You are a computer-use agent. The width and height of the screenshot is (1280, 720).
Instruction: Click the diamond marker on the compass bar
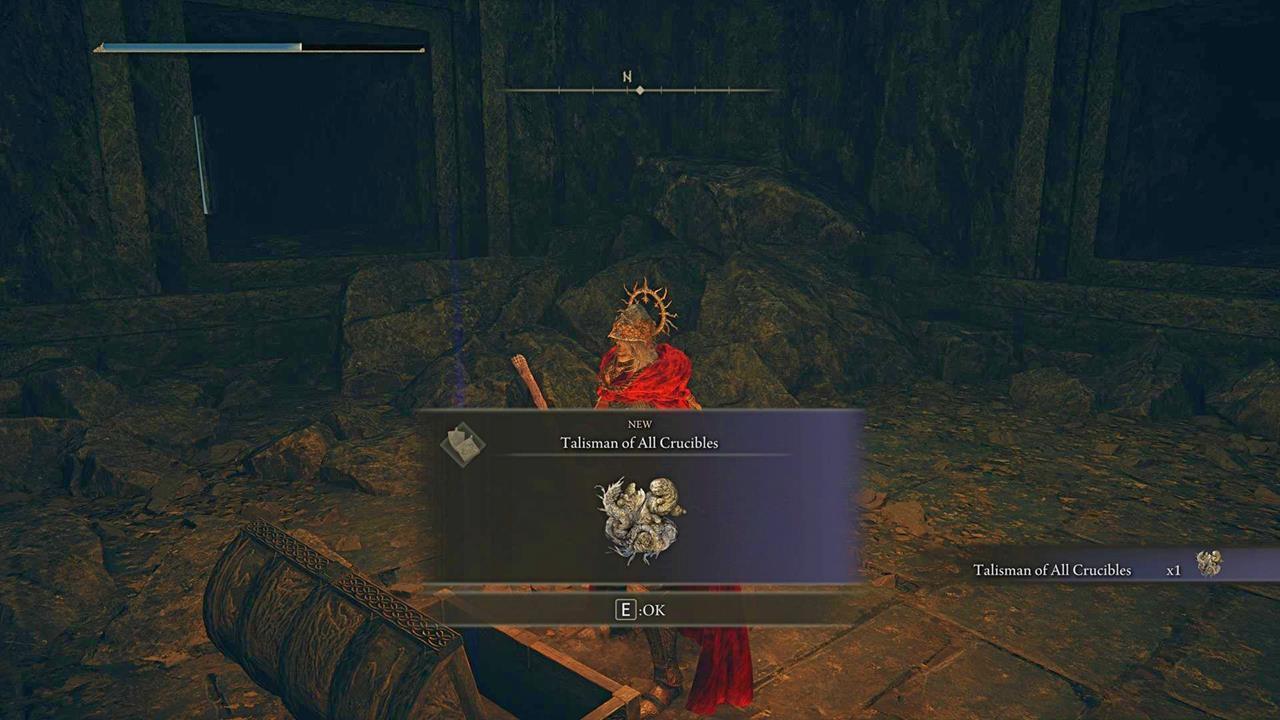pos(639,90)
